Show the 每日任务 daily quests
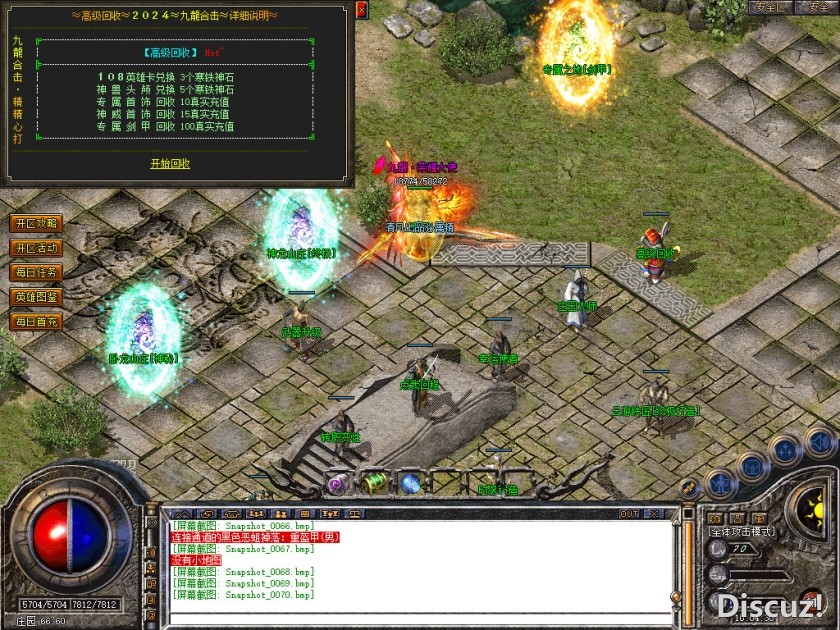The height and width of the screenshot is (630, 840). click(36, 272)
